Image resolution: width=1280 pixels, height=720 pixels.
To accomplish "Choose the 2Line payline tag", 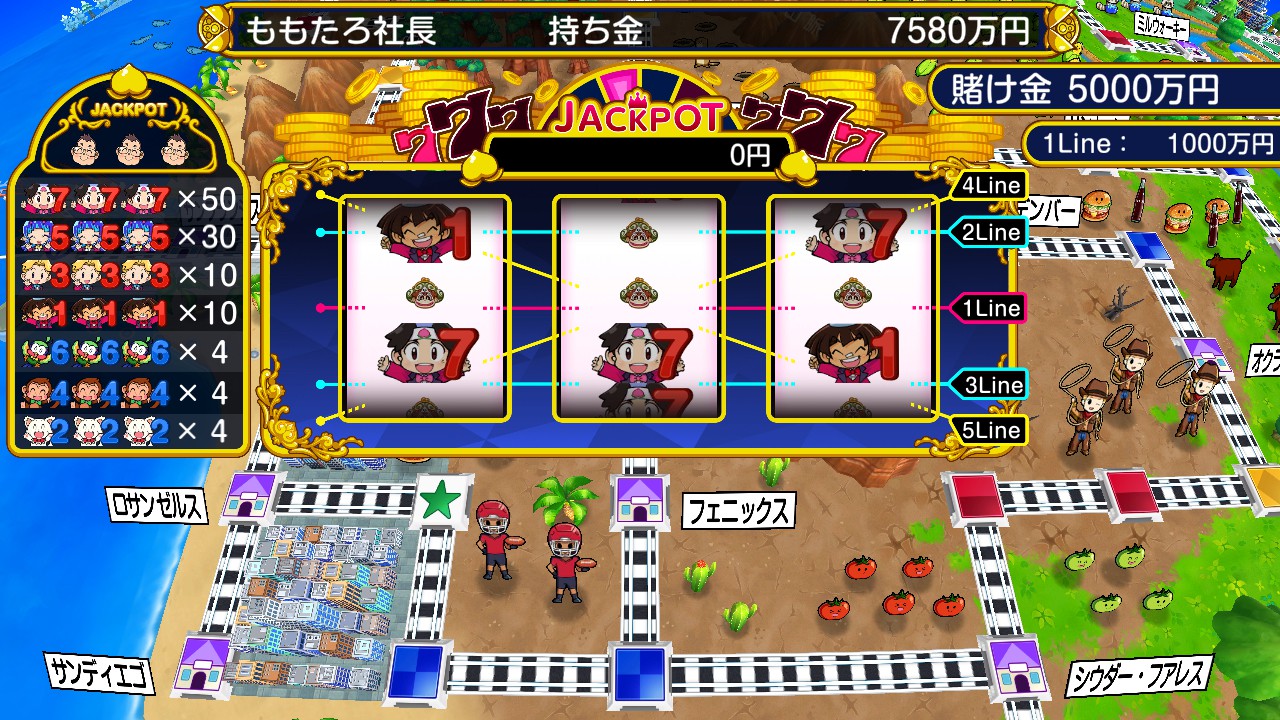I will [x=989, y=233].
